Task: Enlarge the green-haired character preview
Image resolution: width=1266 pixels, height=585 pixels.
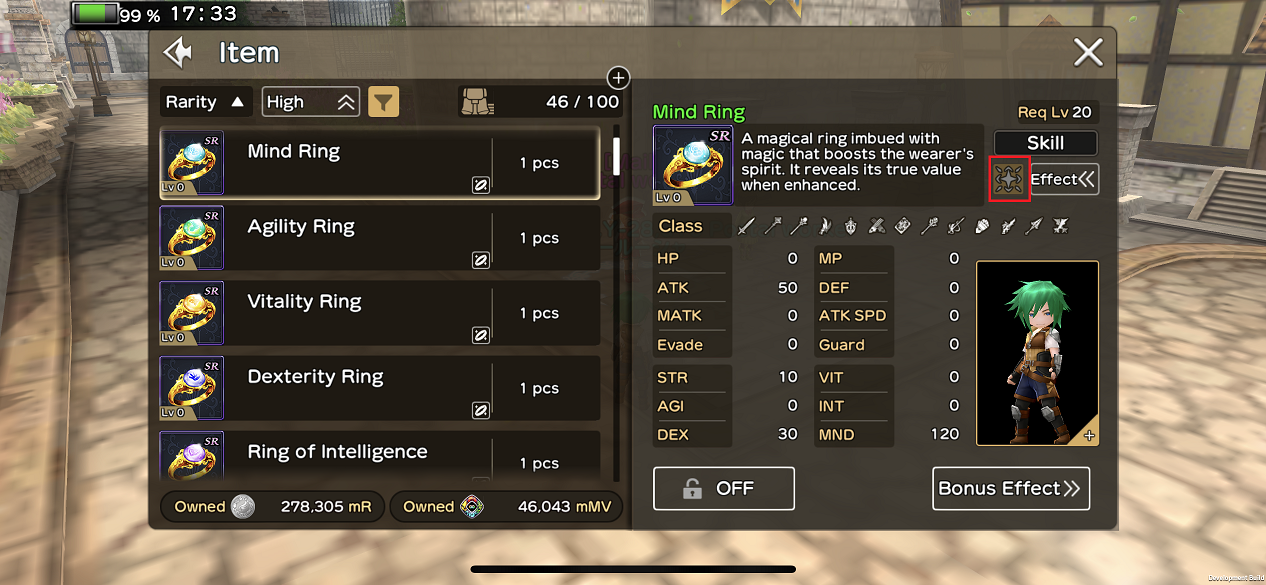Action: point(1088,435)
